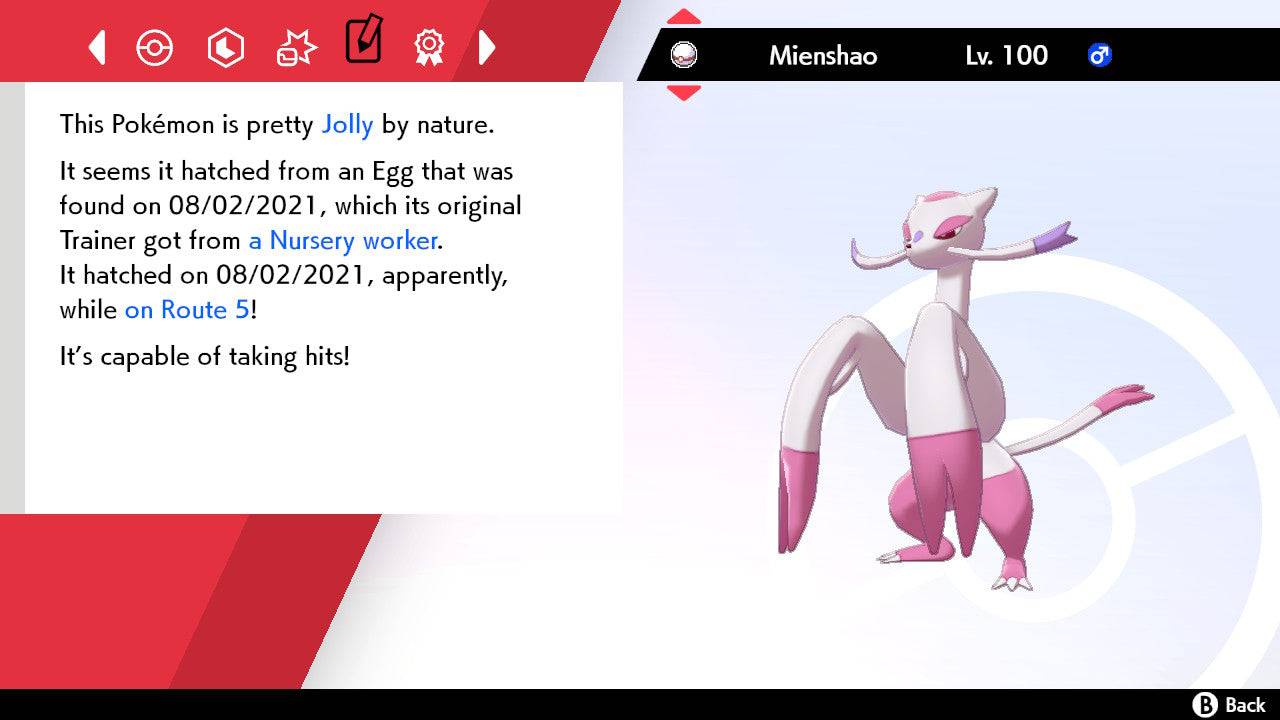Screen dimensions: 1280x720
Task: Show the battle moves tab
Action: click(x=296, y=47)
